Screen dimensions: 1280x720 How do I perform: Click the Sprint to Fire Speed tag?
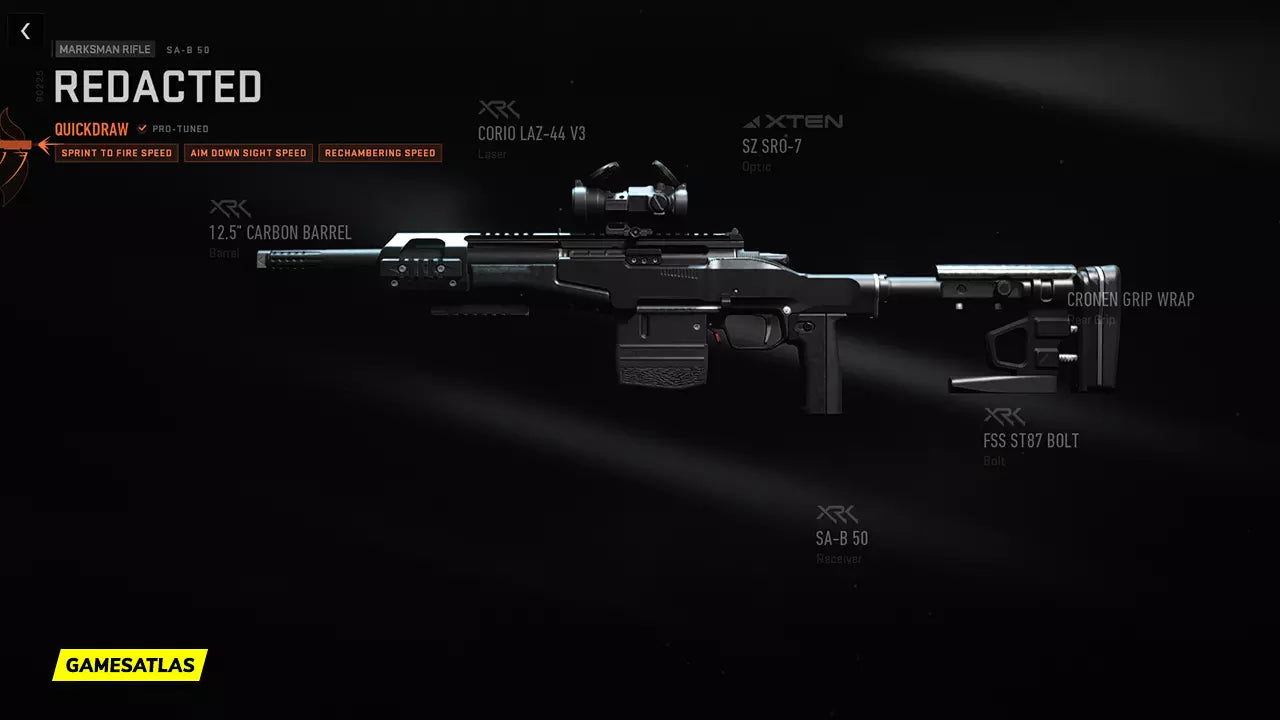[x=117, y=153]
